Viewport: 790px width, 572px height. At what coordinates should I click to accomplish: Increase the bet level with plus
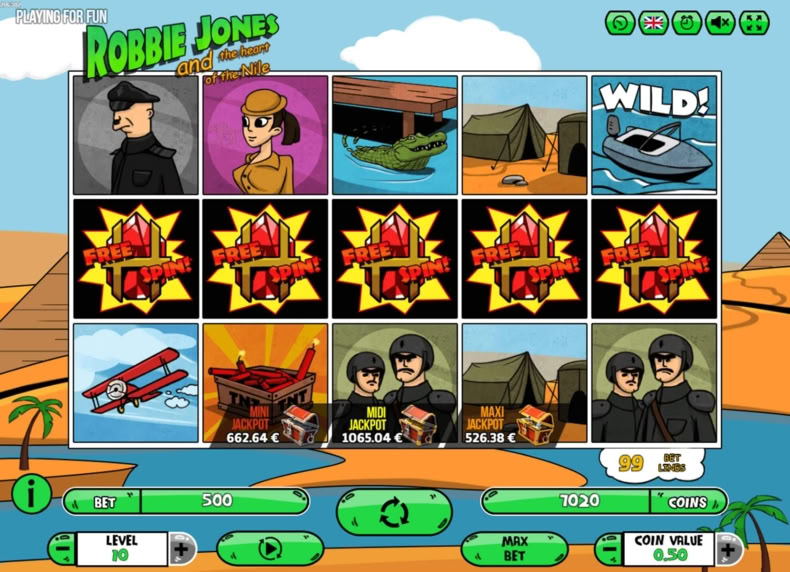pyautogui.click(x=181, y=549)
